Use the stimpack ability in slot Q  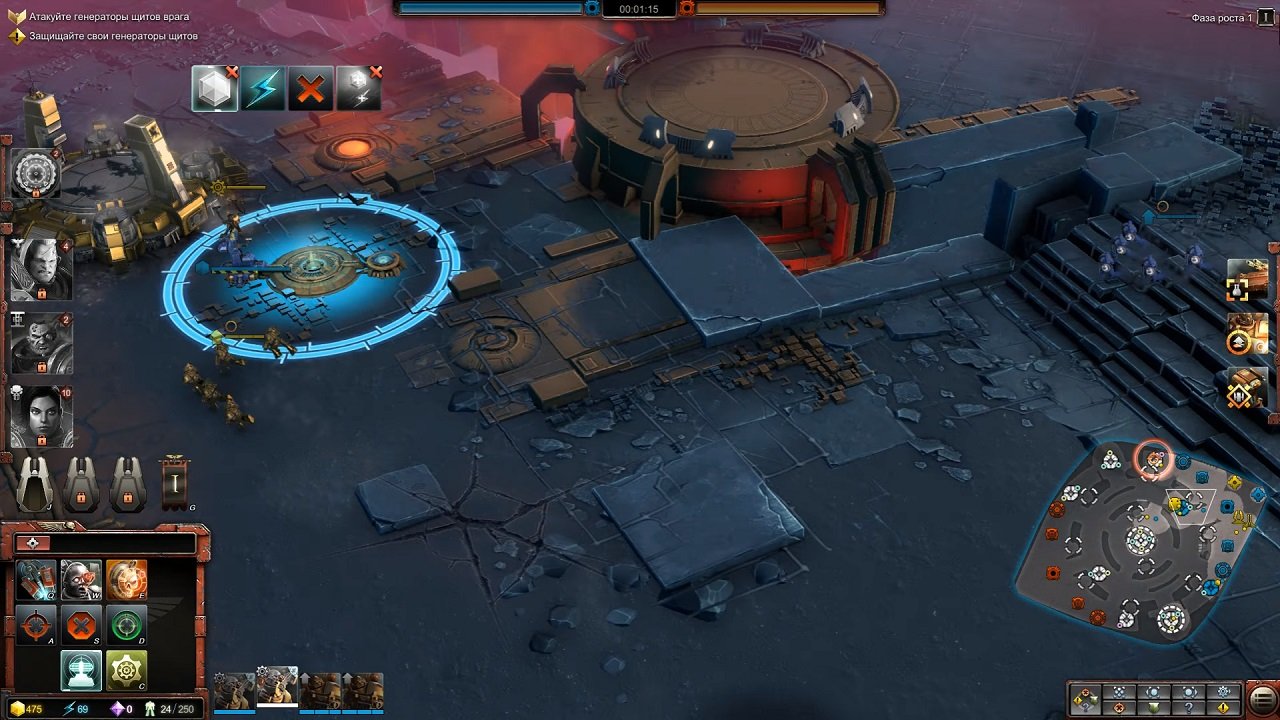[x=35, y=580]
